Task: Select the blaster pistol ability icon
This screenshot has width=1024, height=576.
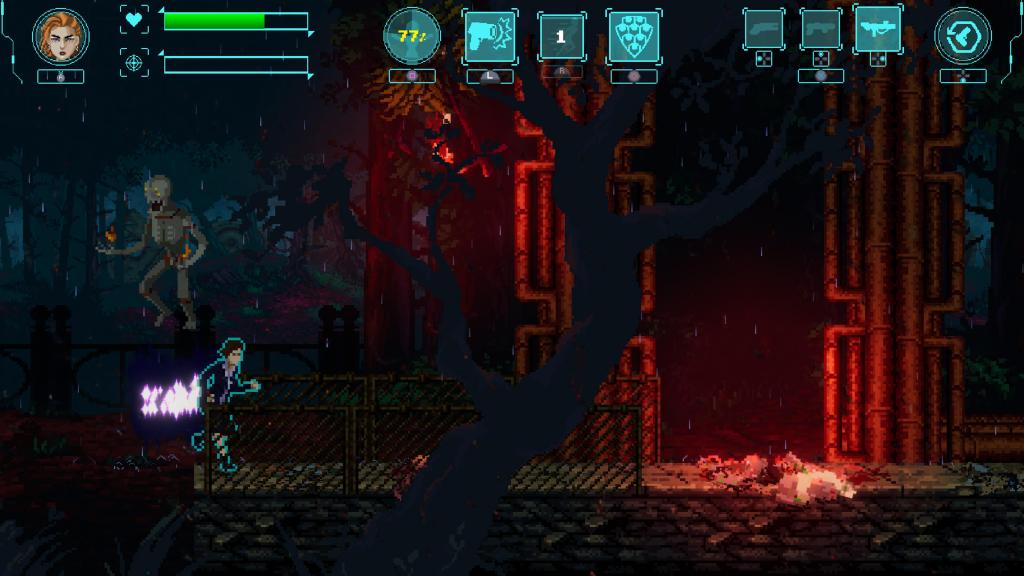Action: tap(489, 37)
